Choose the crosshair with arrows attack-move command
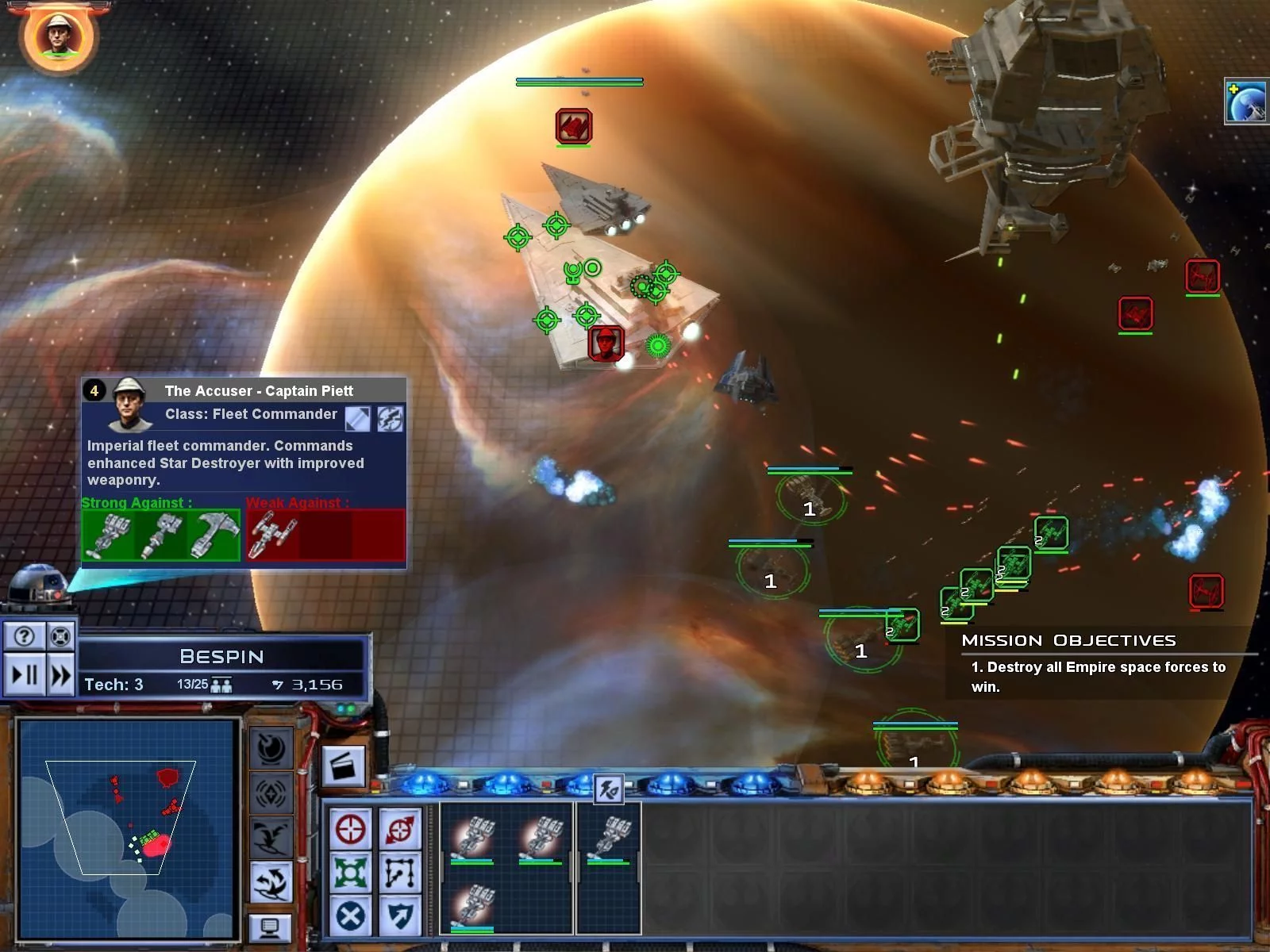 click(x=399, y=830)
